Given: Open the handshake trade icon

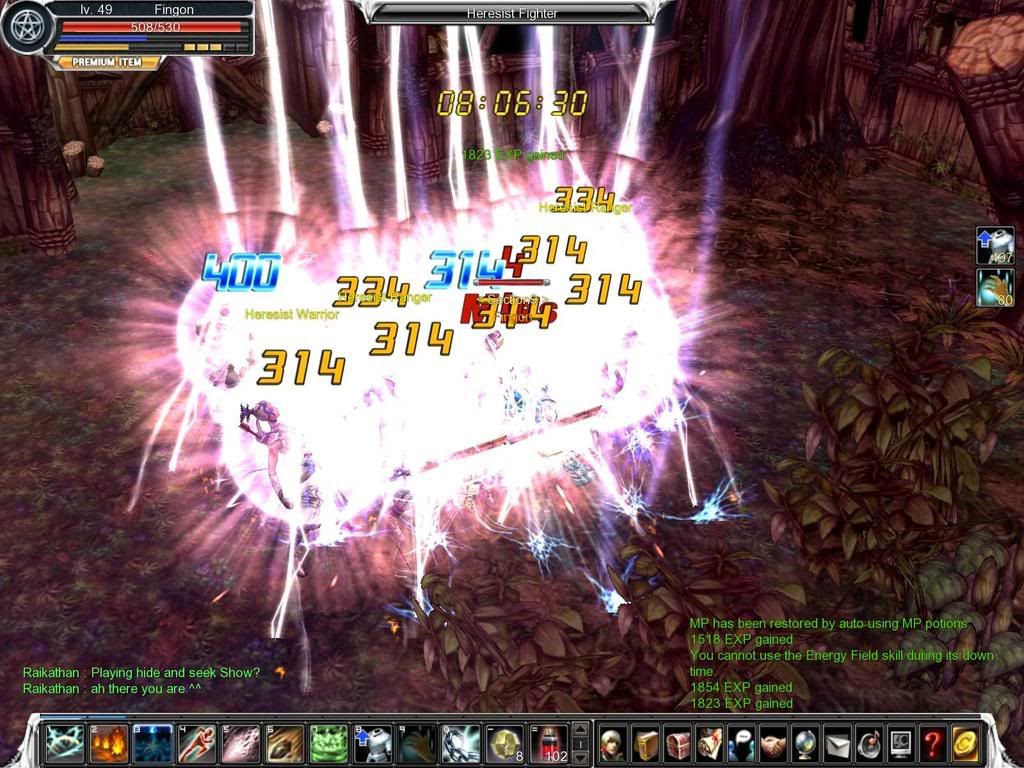Looking at the screenshot, I should 774,743.
